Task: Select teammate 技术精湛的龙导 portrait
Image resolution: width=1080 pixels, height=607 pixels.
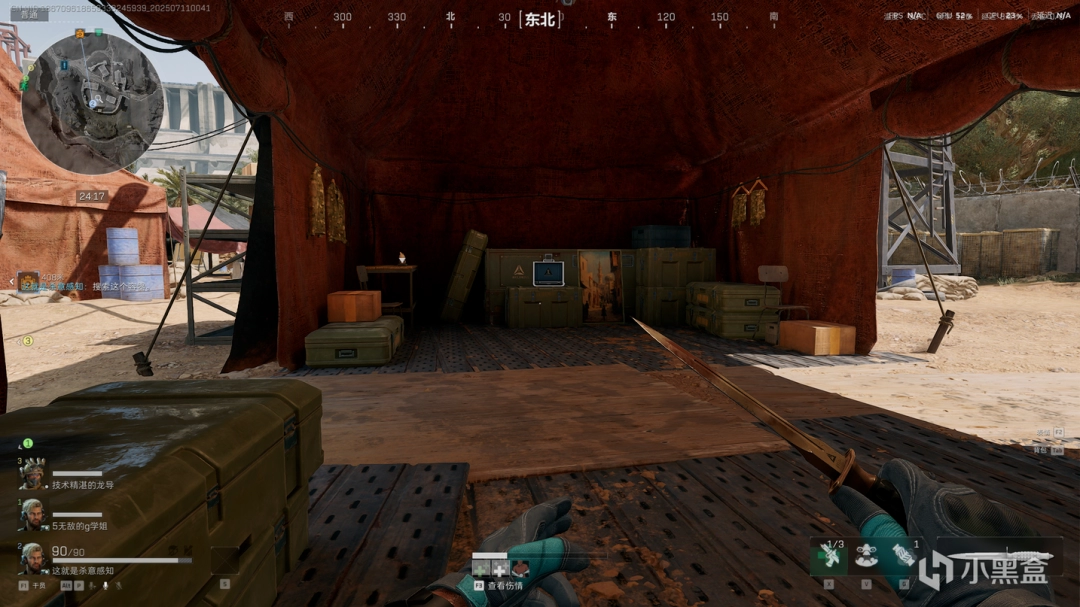Action: 32,476
